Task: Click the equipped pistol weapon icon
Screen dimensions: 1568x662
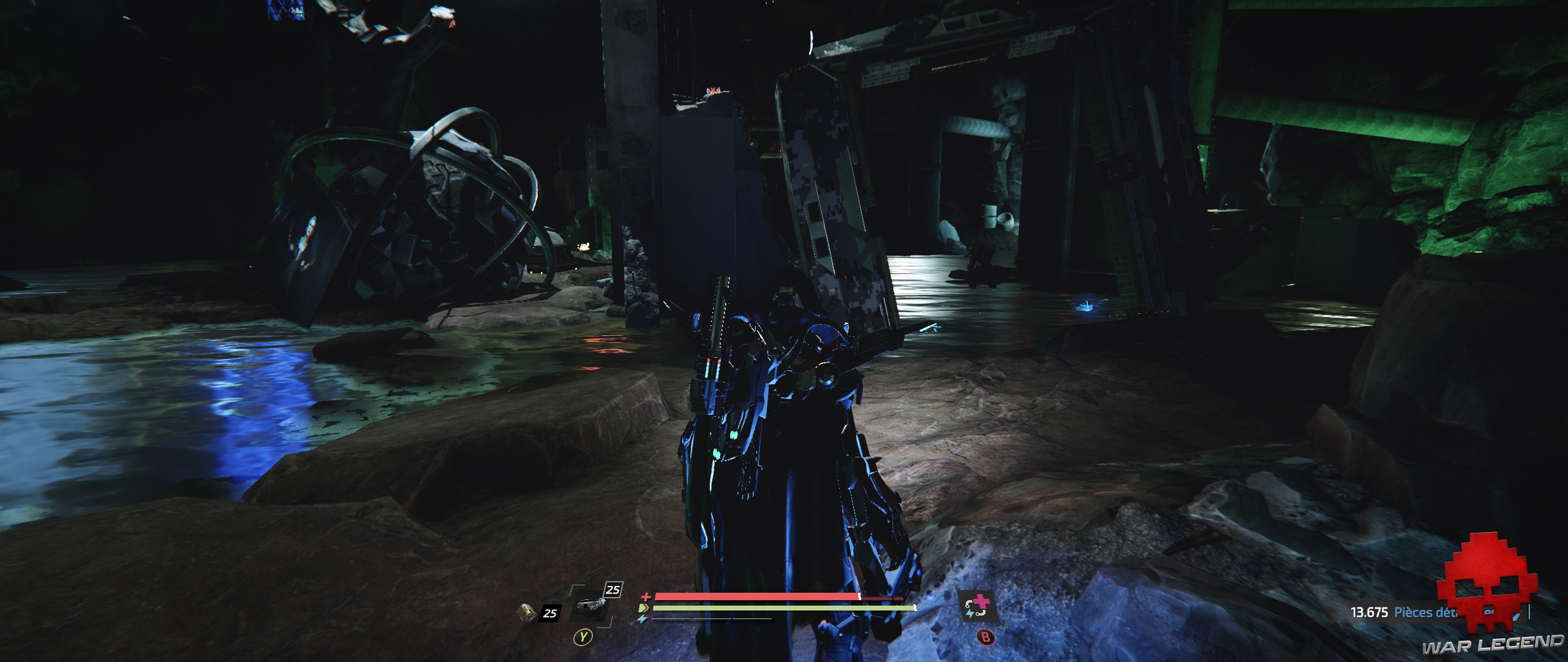Action: [x=590, y=604]
